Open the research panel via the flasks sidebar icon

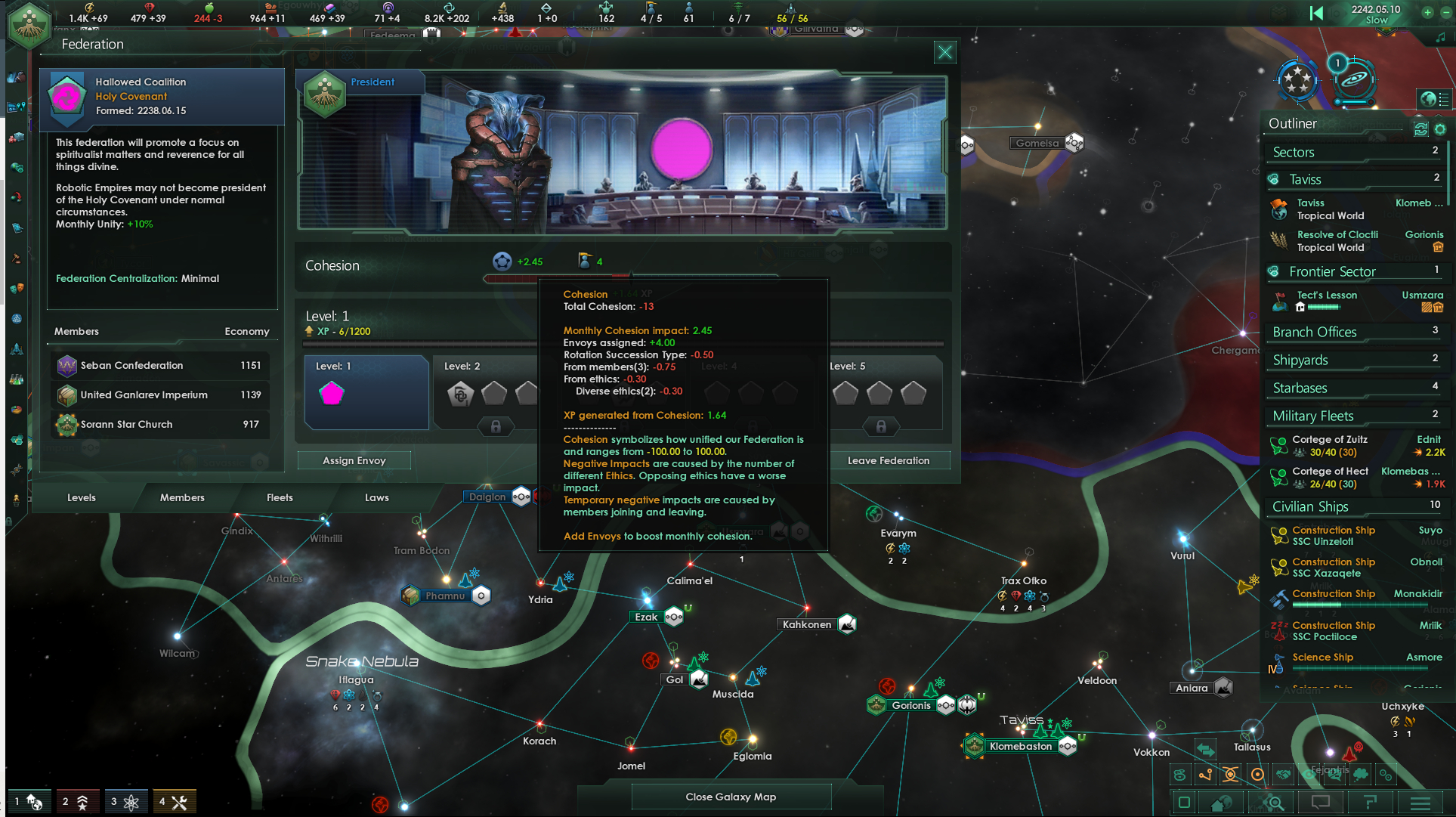pos(15,379)
